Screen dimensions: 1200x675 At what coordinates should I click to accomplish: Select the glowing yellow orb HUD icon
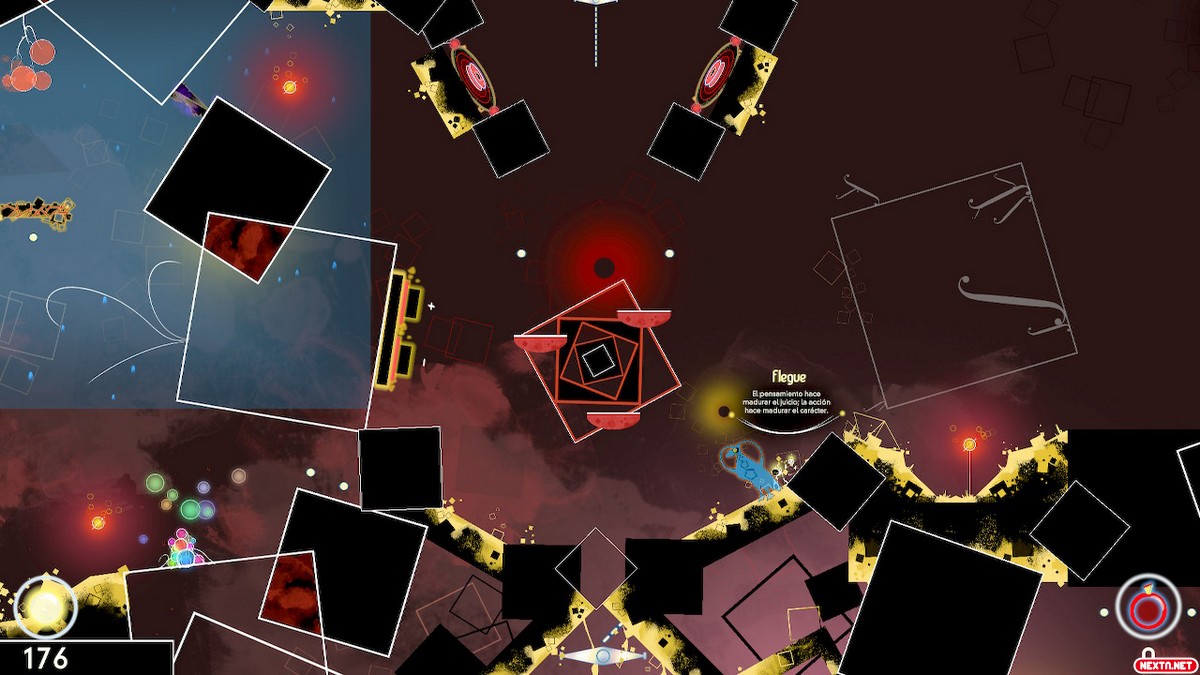(x=45, y=606)
